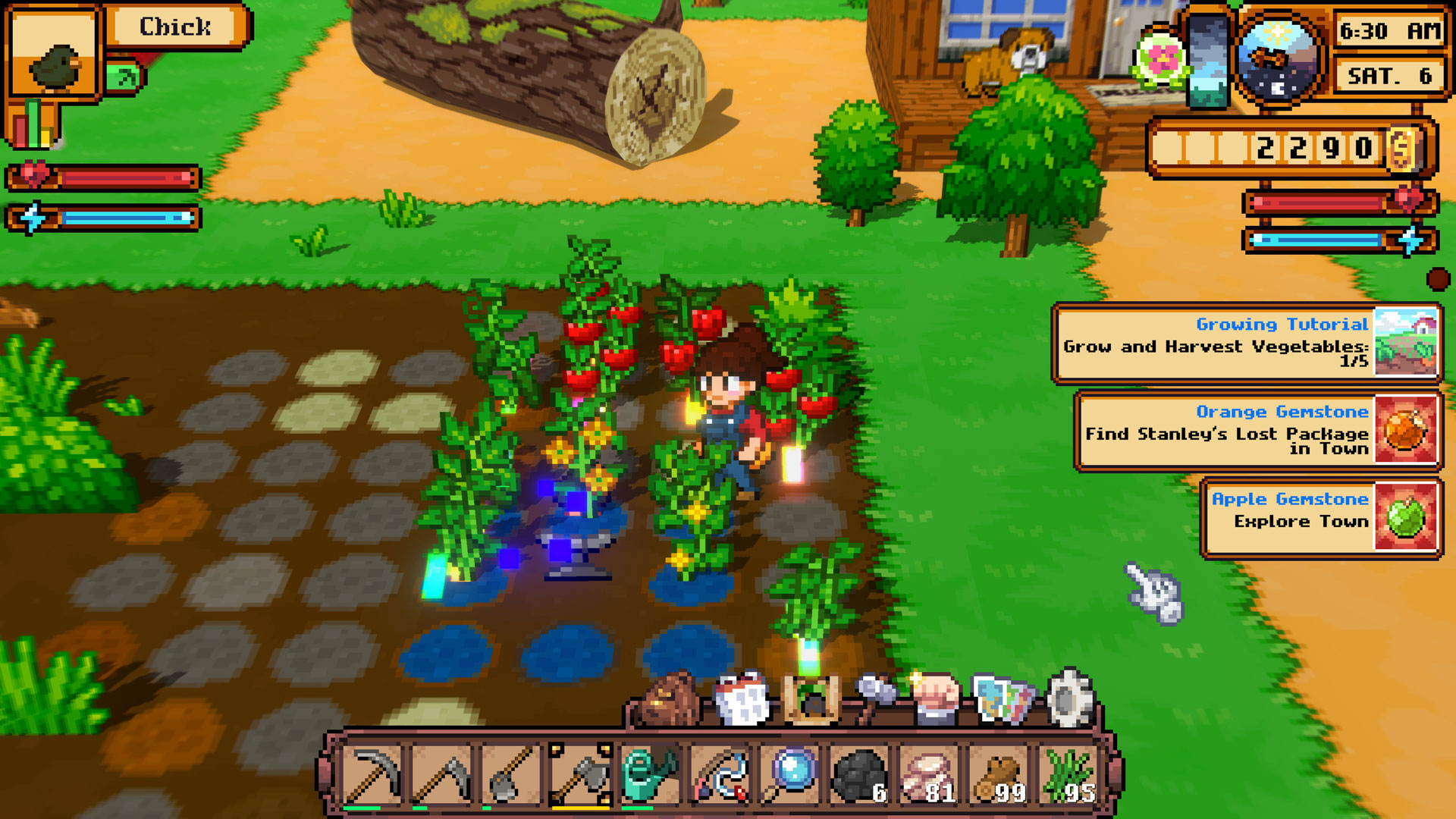The image size is (1456, 819).
Task: Select the wood log stack of 99
Action: click(x=999, y=775)
